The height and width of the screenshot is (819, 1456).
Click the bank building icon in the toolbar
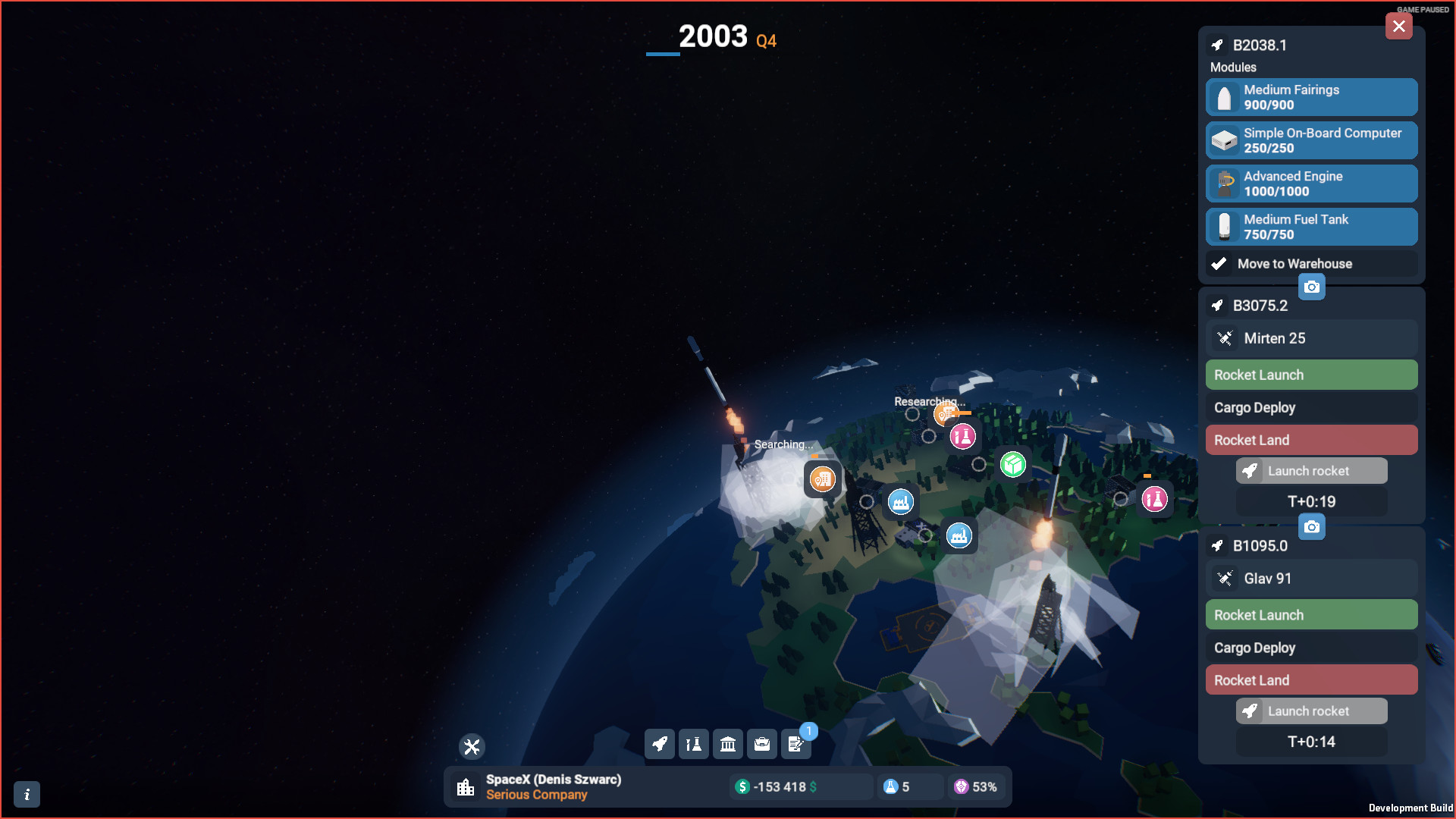[727, 744]
